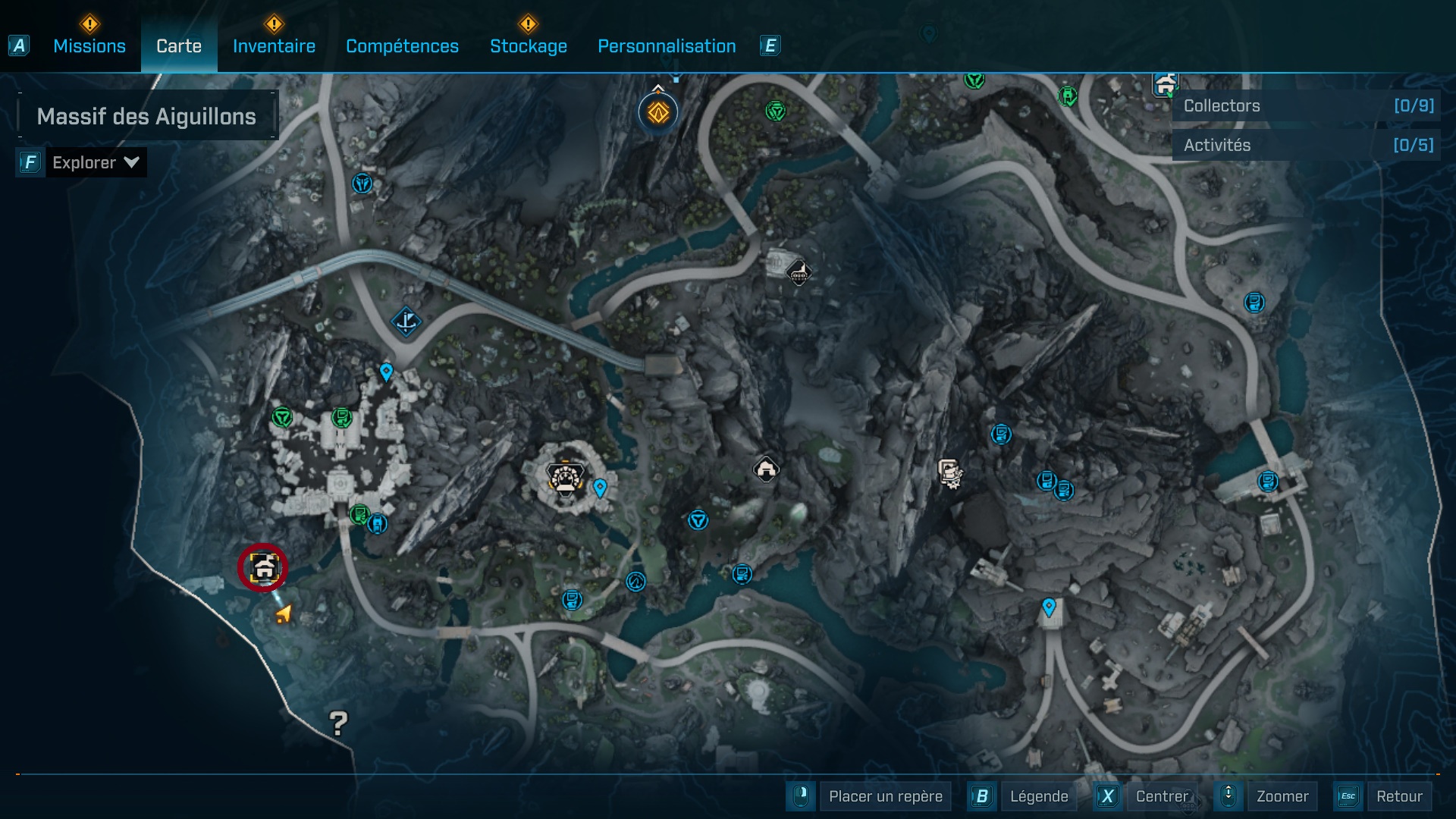Click the Zoomer map control
1456x819 pixels.
[x=1282, y=796]
